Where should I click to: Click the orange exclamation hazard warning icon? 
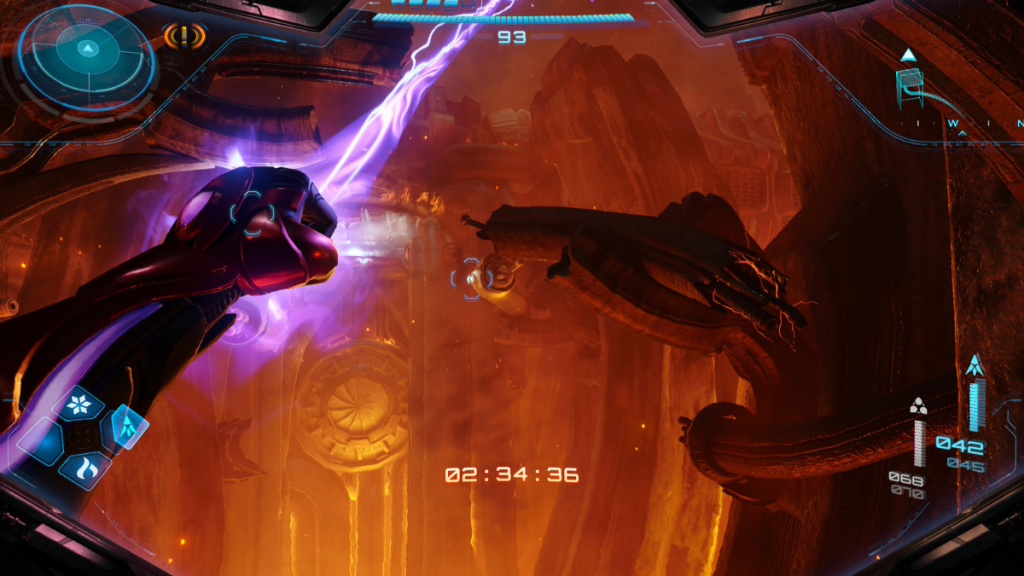[x=184, y=37]
